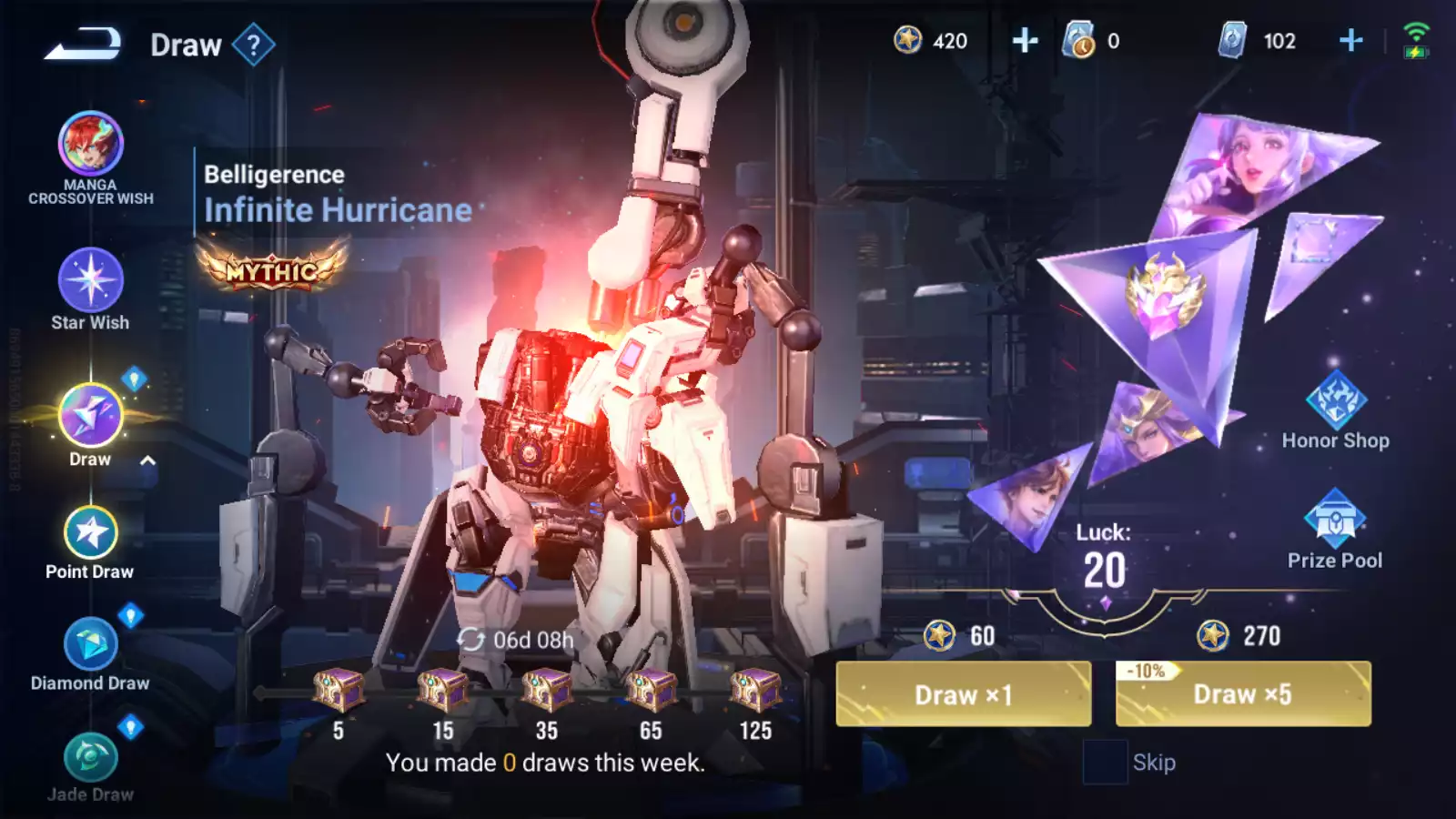Select the Star Wish tab
Viewport: 1456px width, 819px height.
coord(90,280)
